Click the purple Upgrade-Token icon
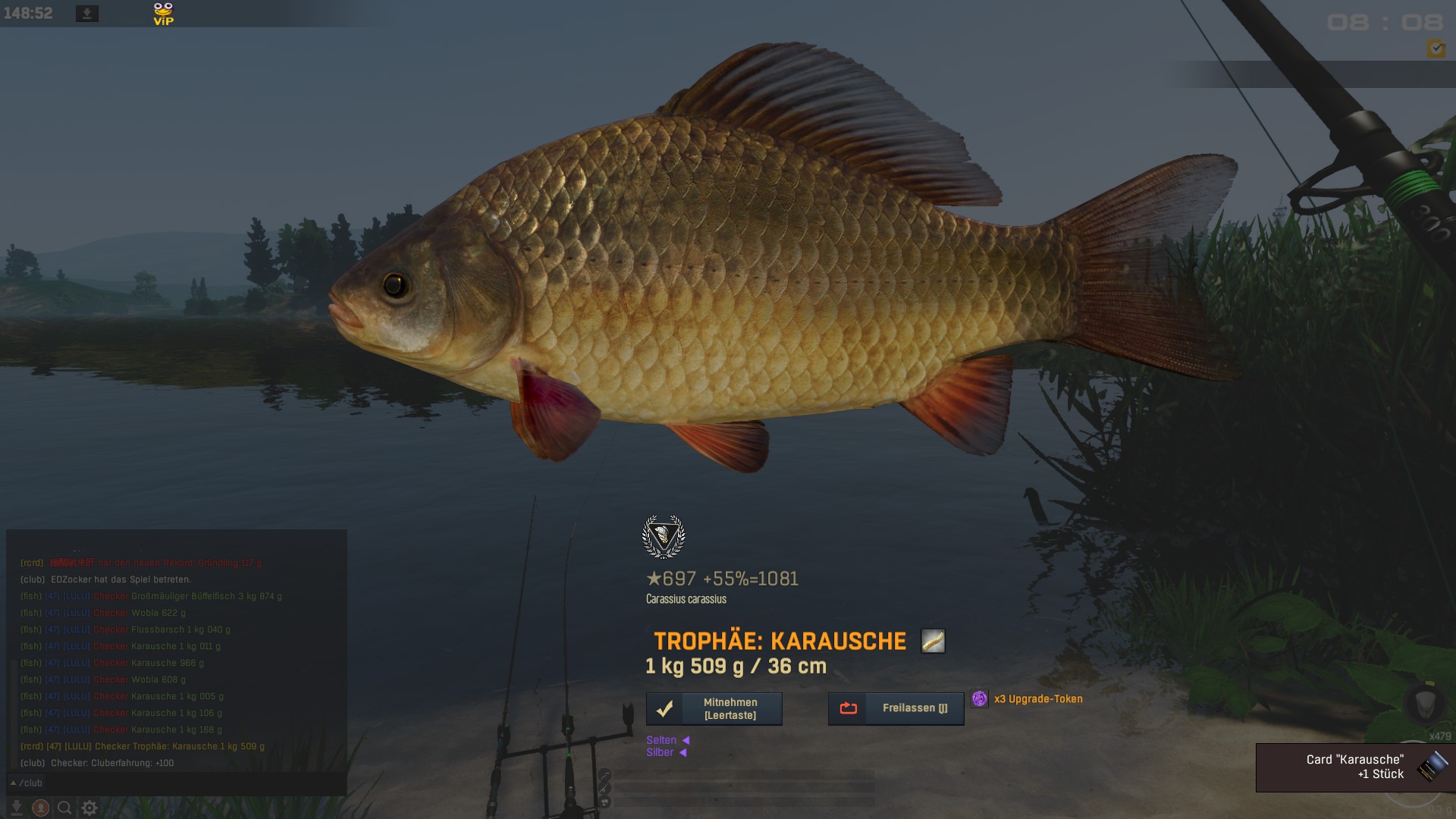The width and height of the screenshot is (1456, 819). pos(980,699)
